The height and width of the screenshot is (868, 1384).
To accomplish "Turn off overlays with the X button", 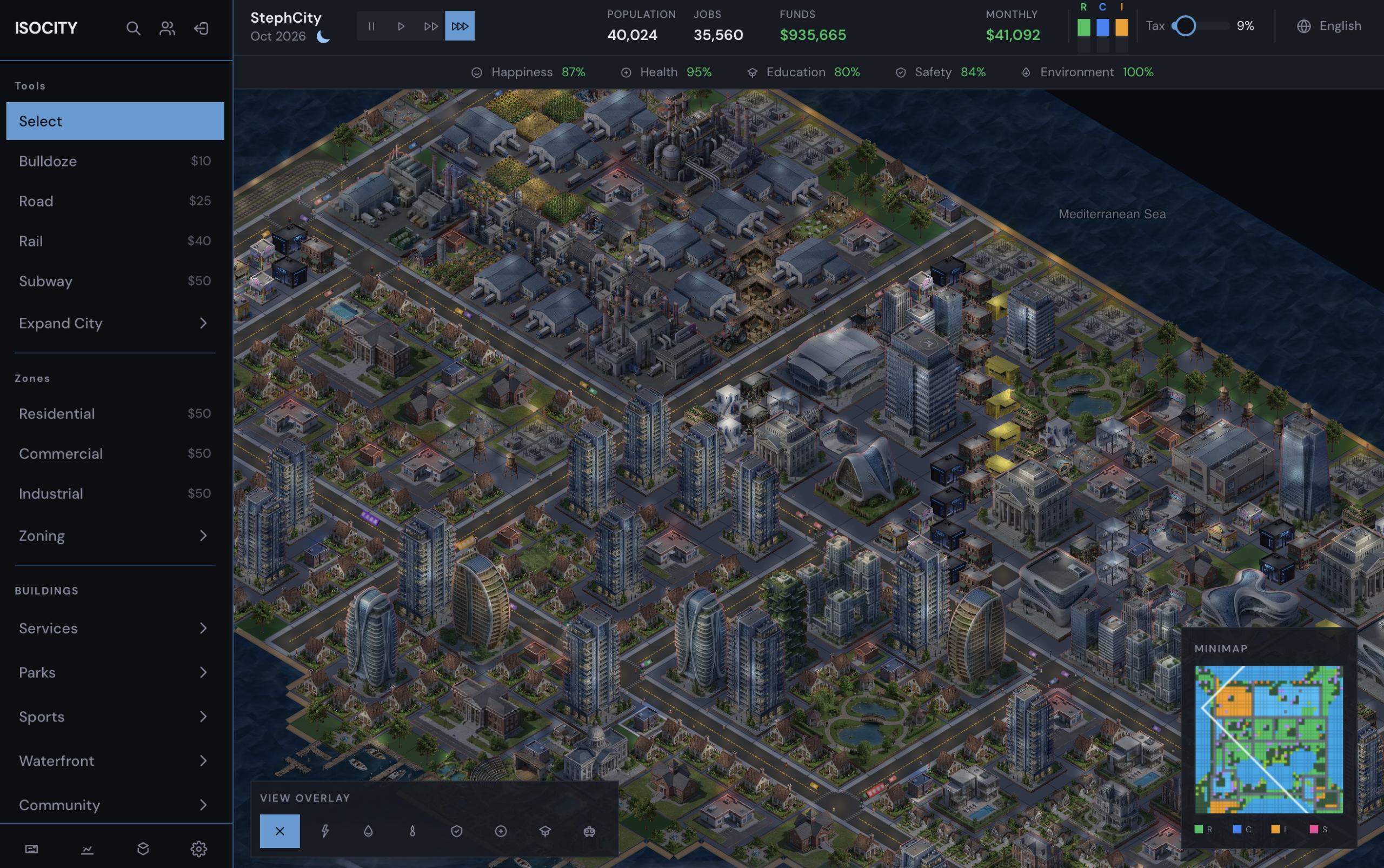I will 280,830.
